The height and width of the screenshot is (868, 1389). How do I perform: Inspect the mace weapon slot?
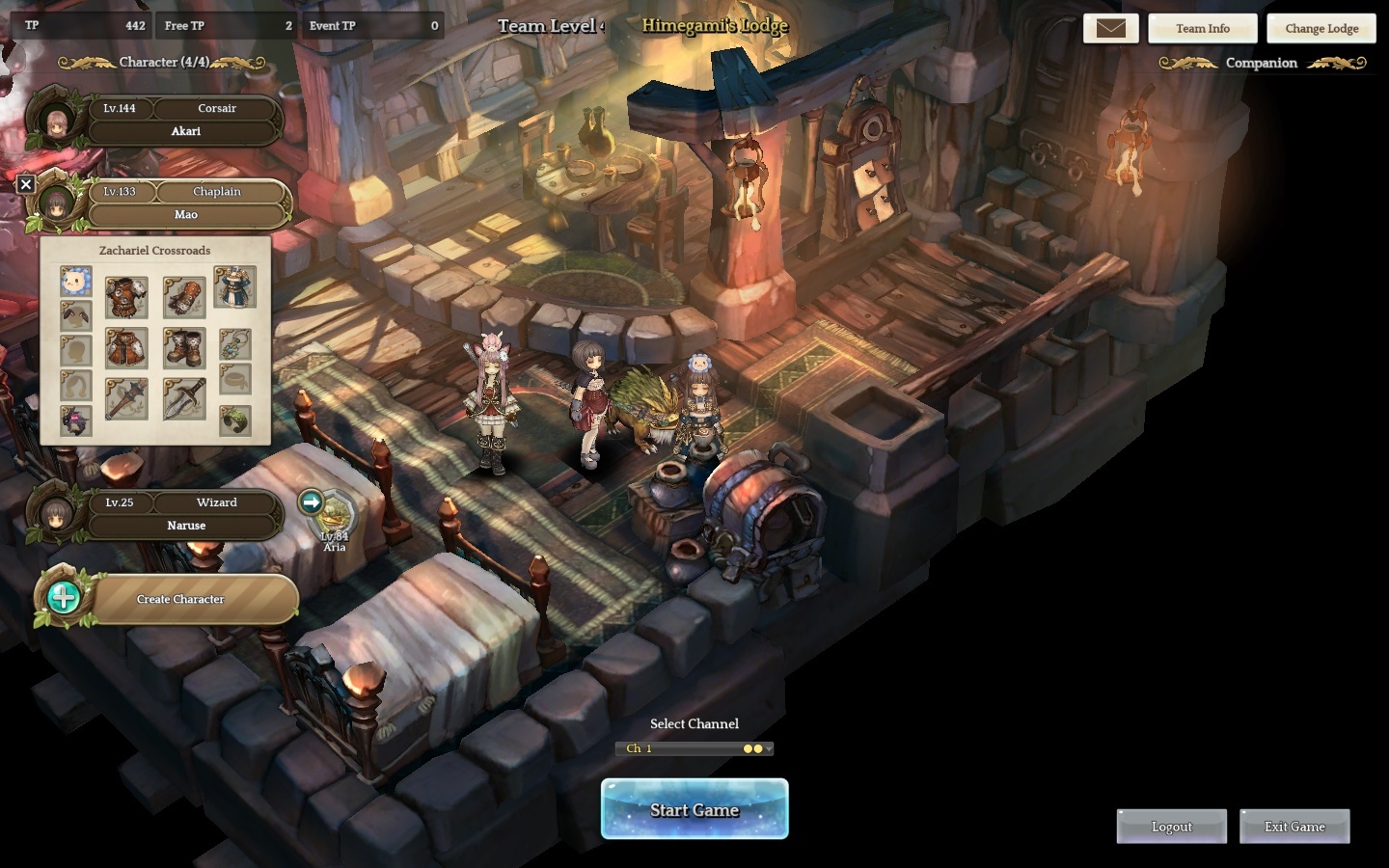(126, 398)
